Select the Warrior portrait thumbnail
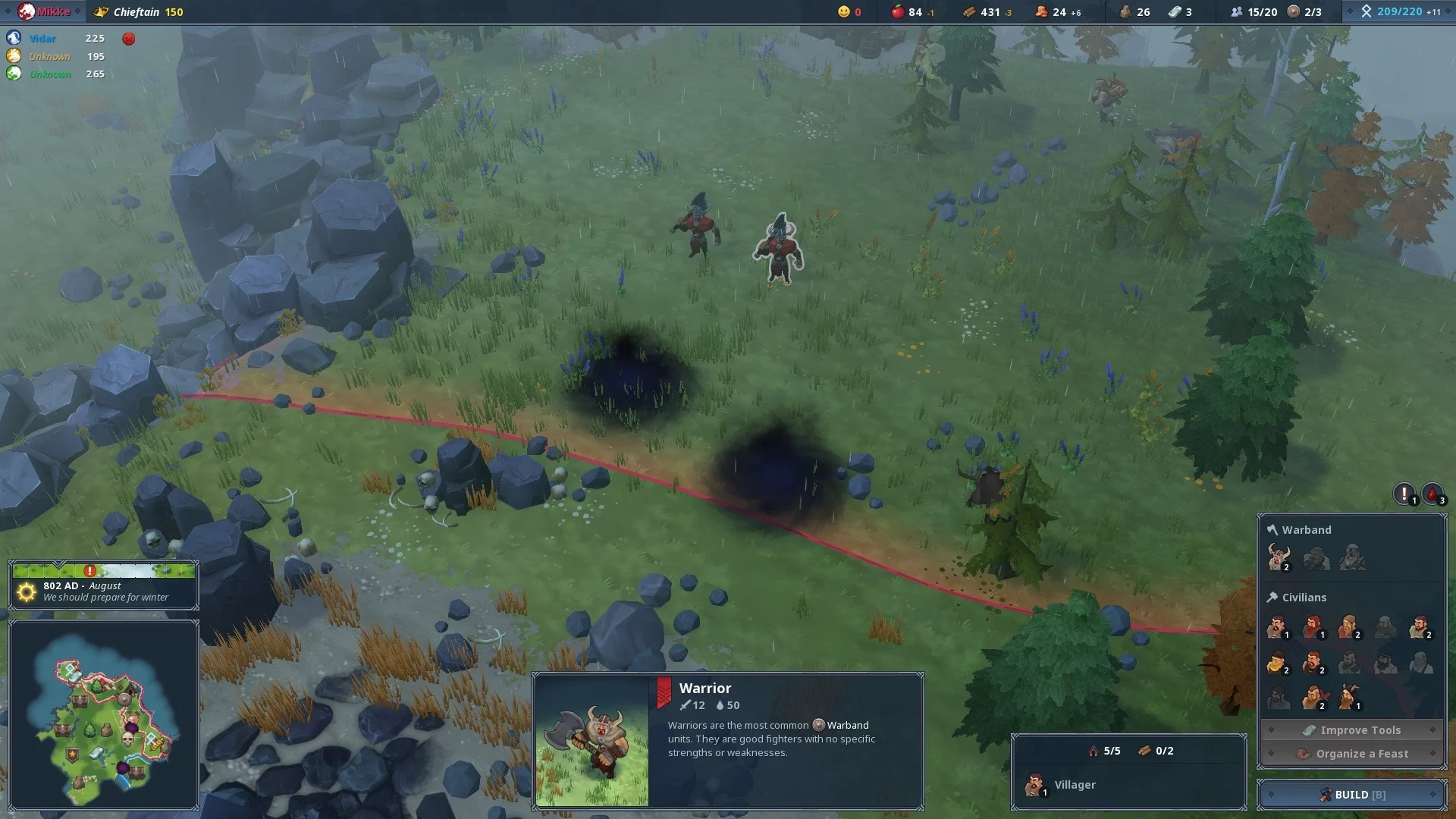Image resolution: width=1456 pixels, height=819 pixels. (592, 740)
